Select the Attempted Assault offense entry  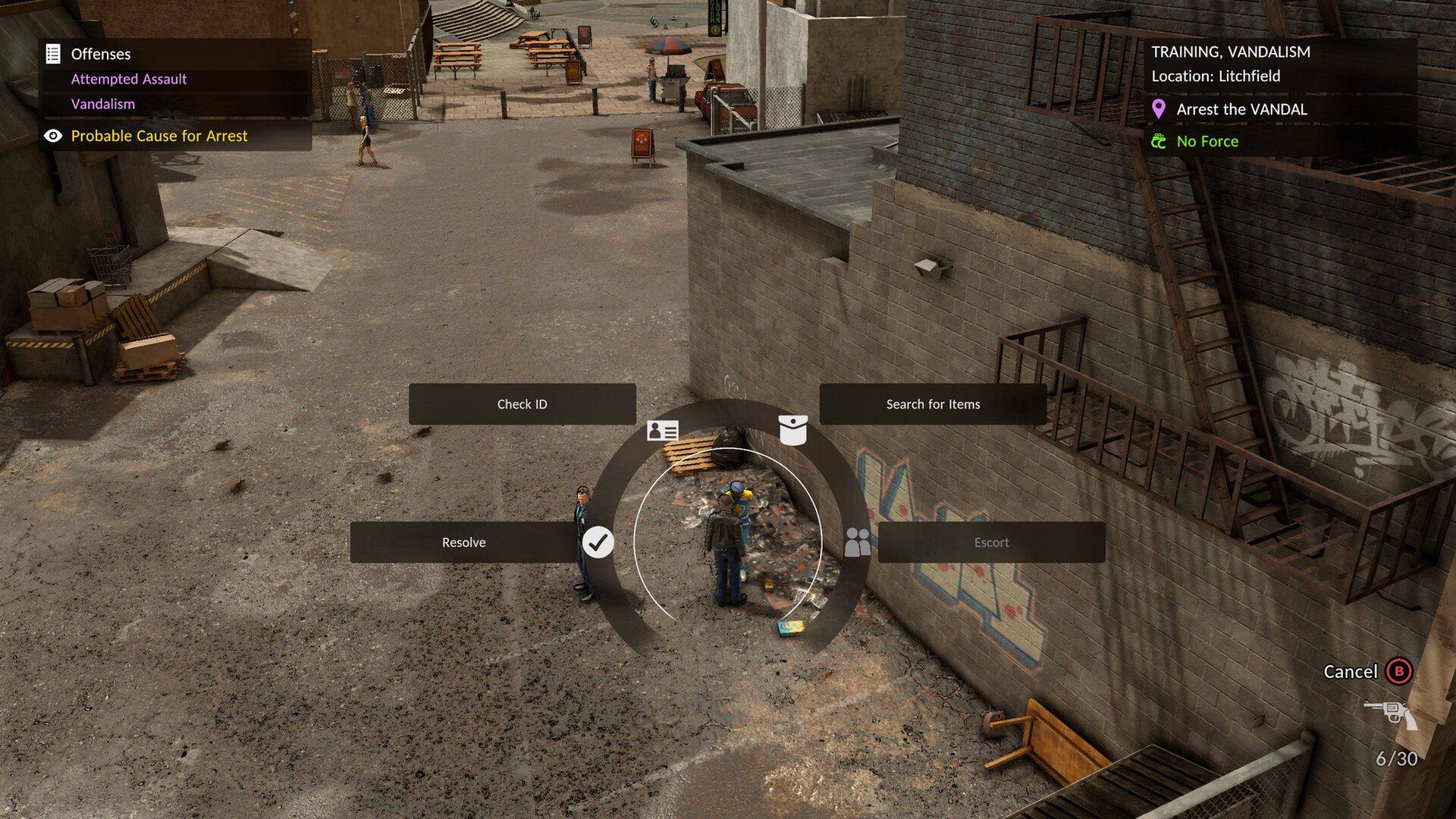tap(128, 79)
